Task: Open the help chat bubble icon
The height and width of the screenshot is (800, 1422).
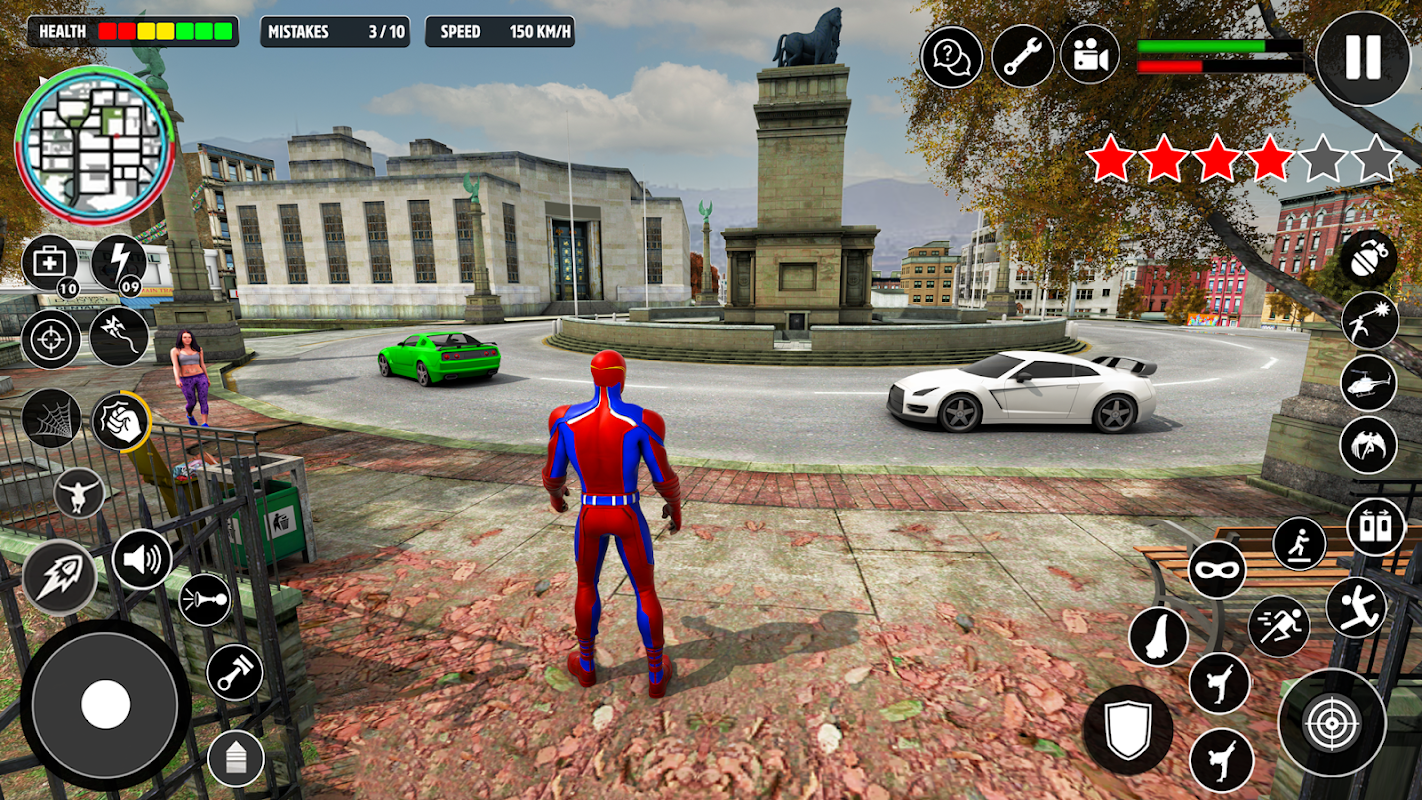Action: [951, 57]
